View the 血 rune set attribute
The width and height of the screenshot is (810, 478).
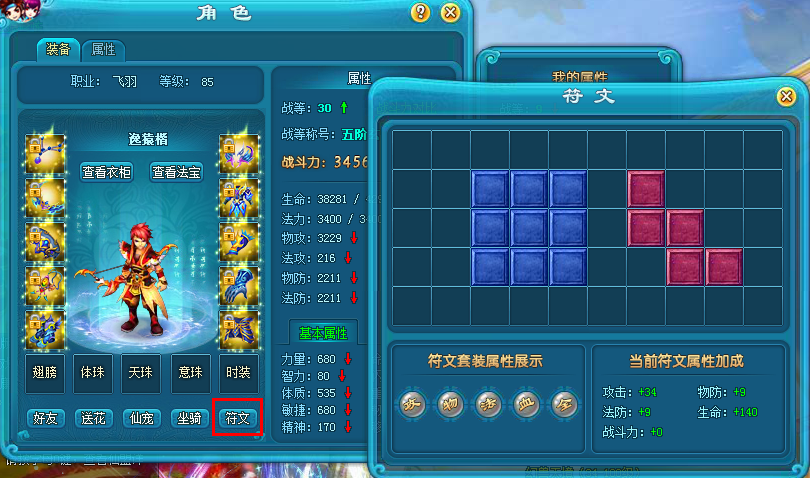pos(526,404)
